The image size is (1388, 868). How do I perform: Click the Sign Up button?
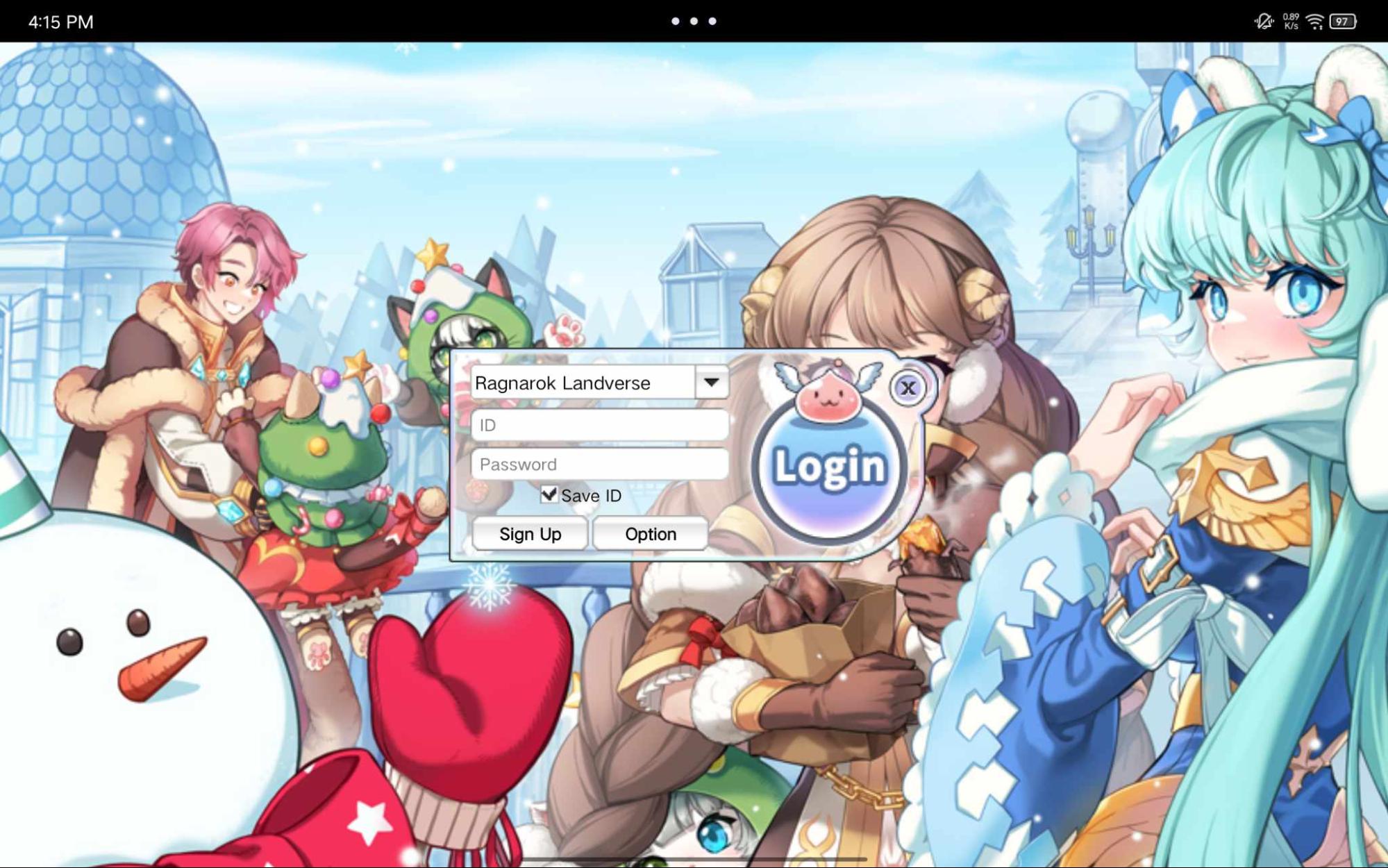[x=530, y=534]
